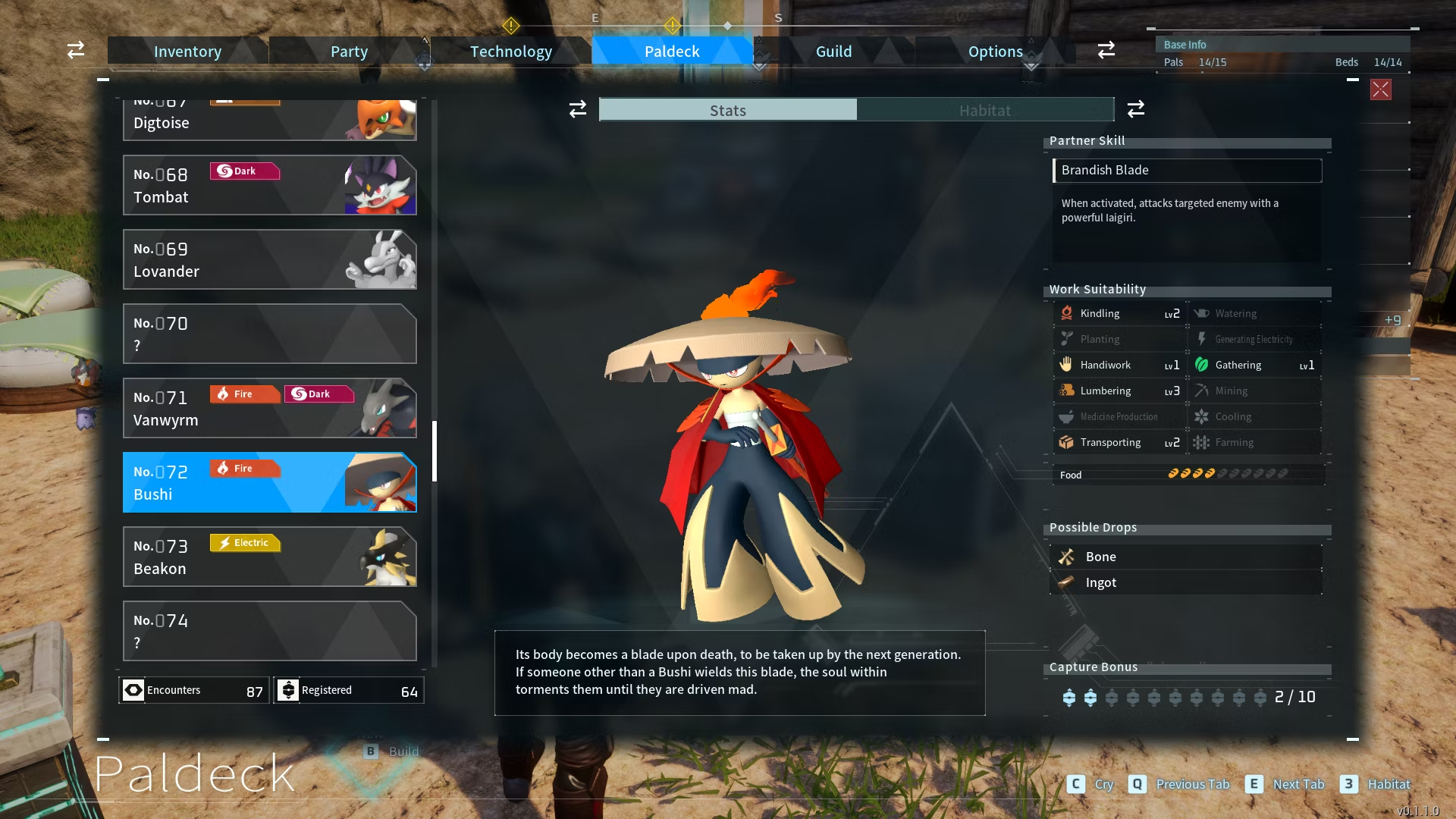
Task: Choose Tombat entry No.068
Action: [269, 186]
